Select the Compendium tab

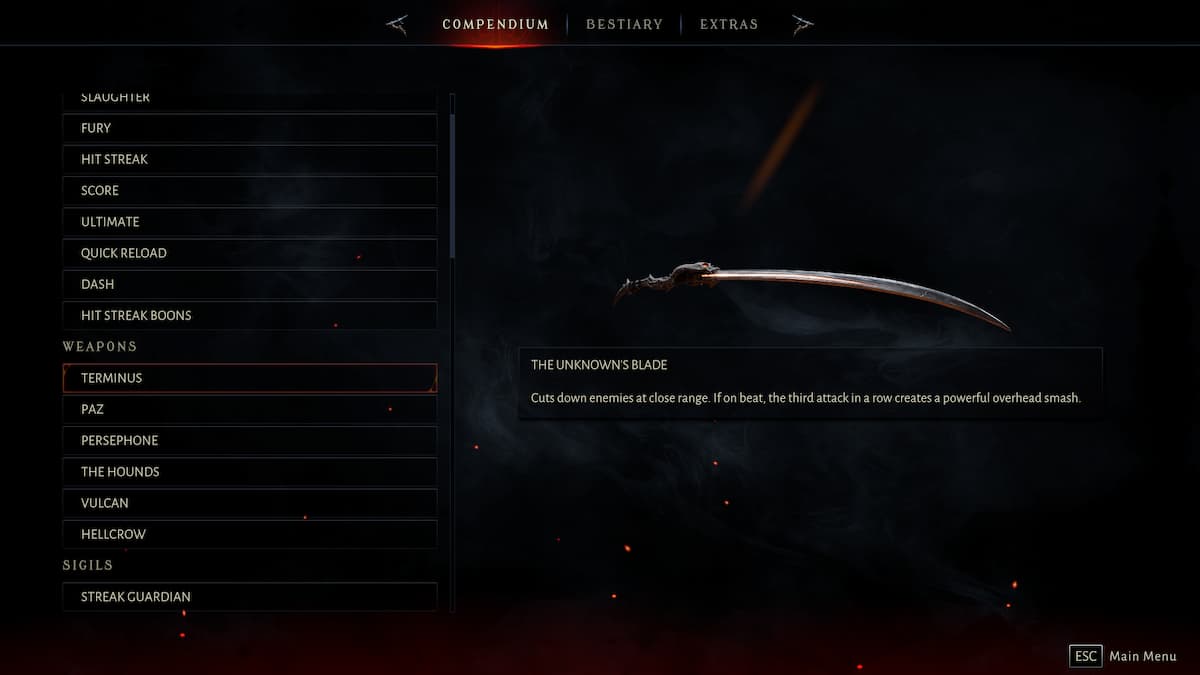[x=495, y=24]
